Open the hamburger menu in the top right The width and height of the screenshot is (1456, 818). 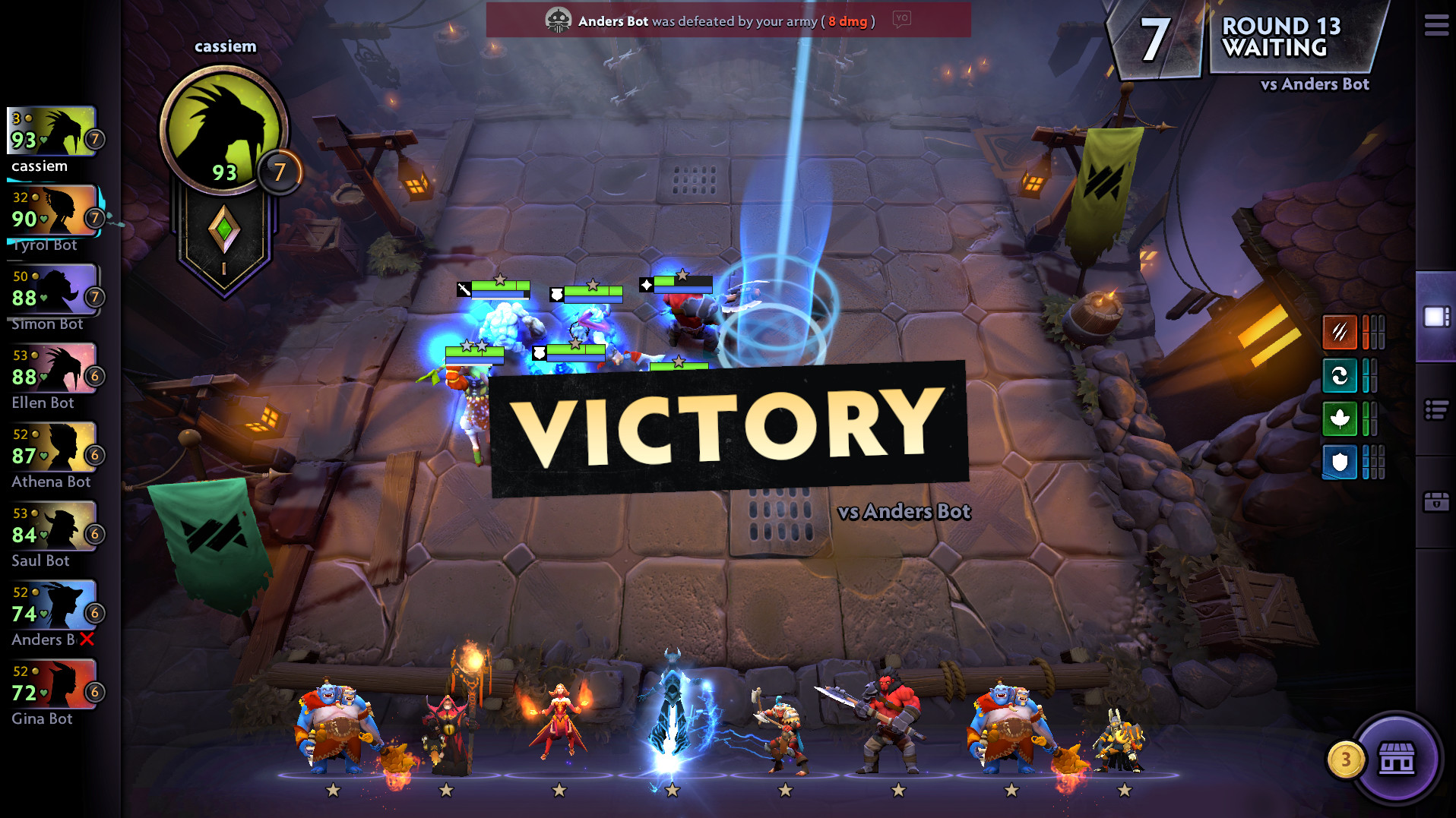tap(1435, 25)
